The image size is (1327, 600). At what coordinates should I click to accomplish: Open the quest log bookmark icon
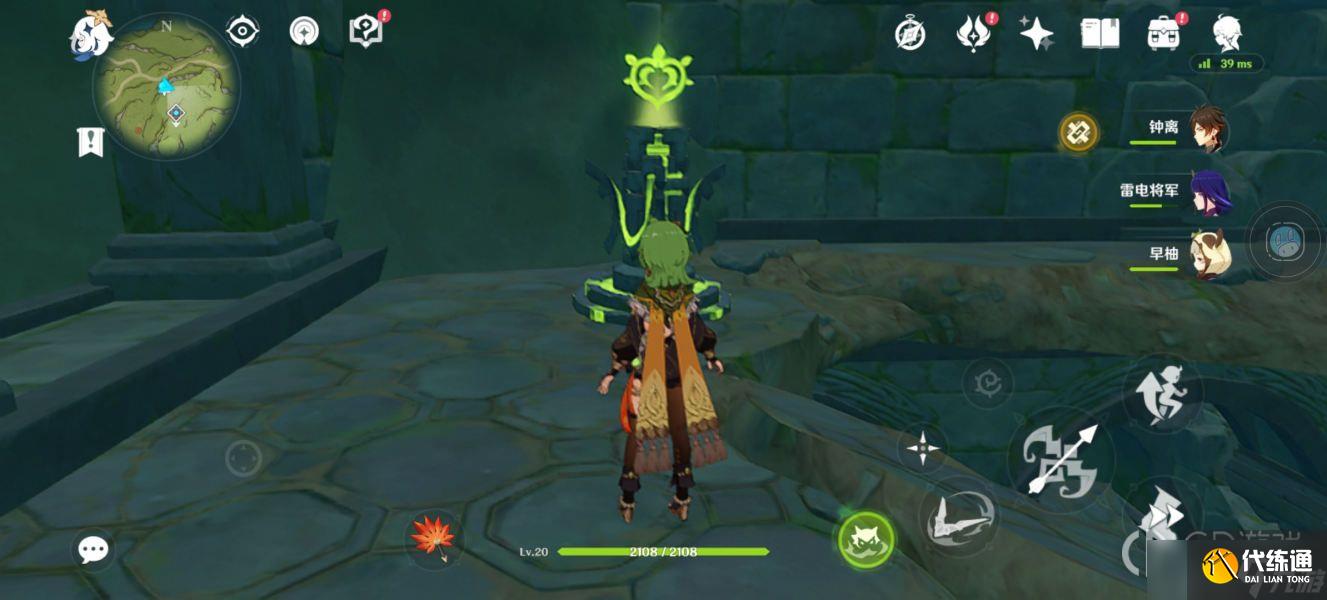tap(91, 141)
